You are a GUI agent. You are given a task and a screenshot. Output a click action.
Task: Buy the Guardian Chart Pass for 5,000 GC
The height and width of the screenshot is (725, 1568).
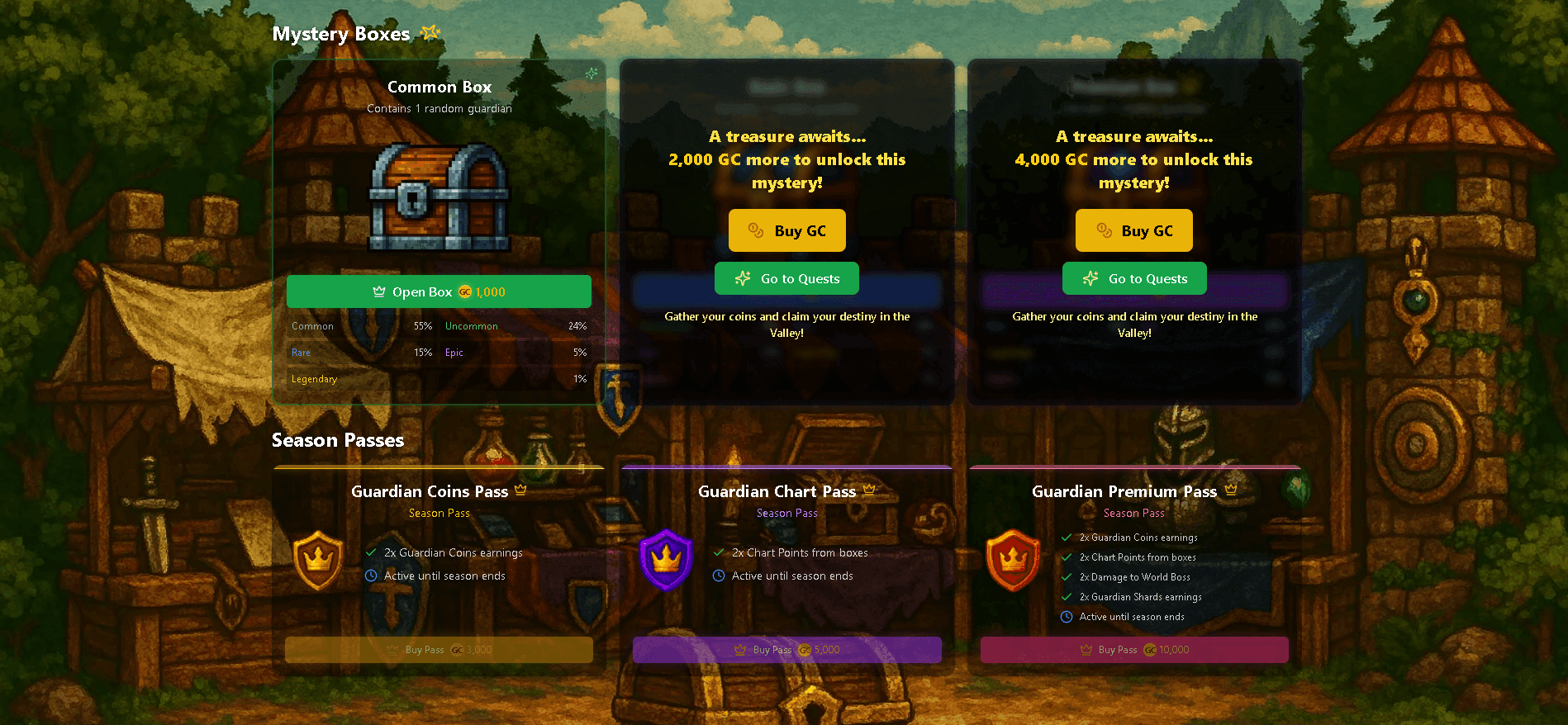(x=786, y=650)
